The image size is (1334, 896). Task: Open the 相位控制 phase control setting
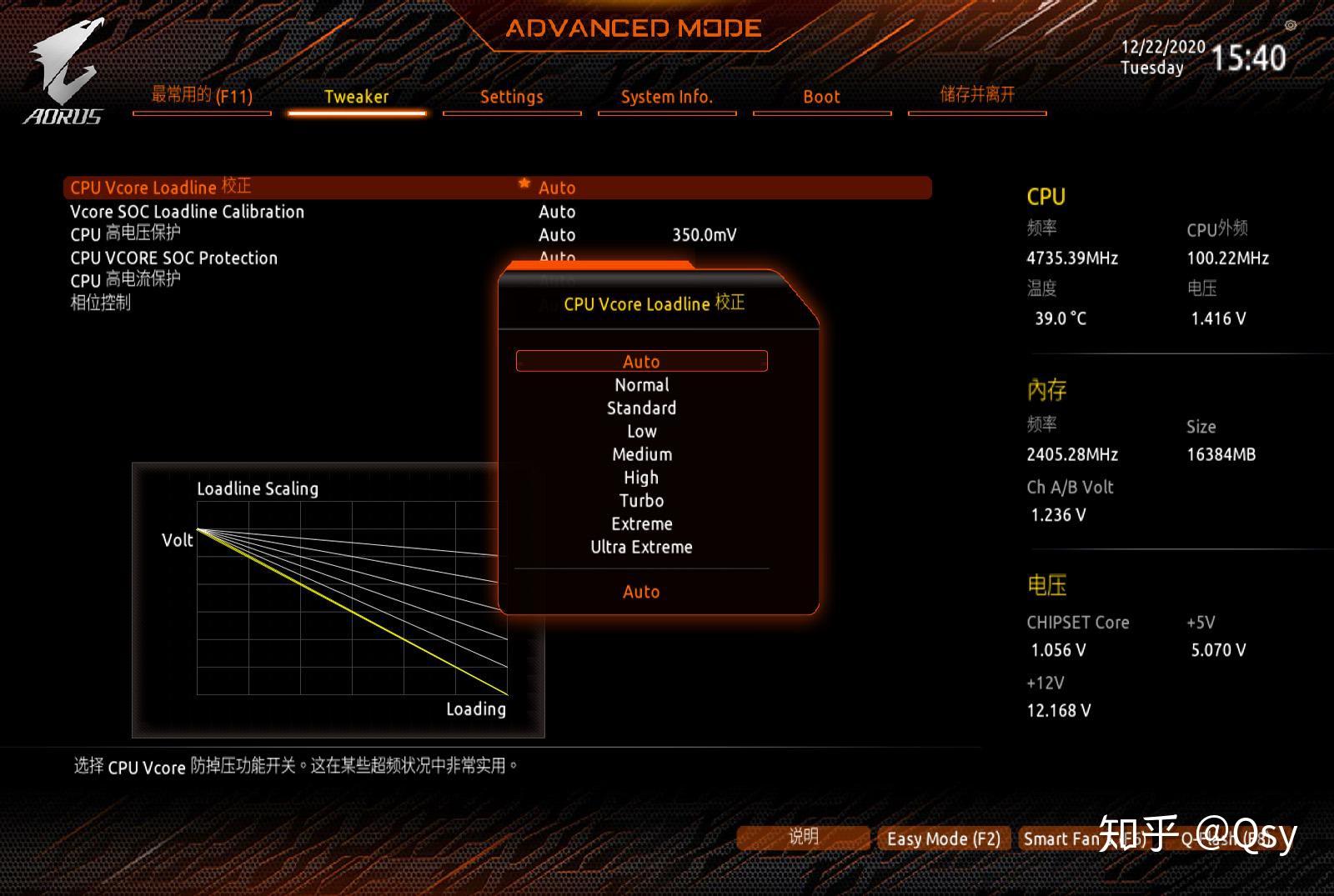click(101, 303)
